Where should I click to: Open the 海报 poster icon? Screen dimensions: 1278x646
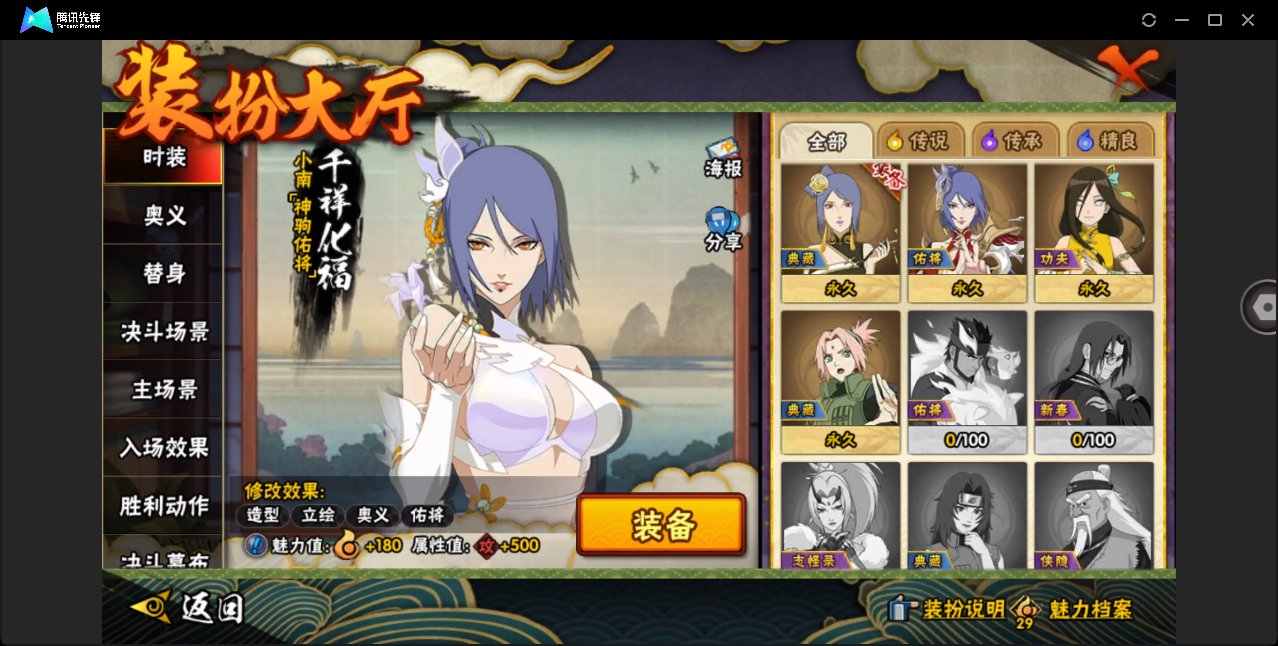[x=723, y=157]
